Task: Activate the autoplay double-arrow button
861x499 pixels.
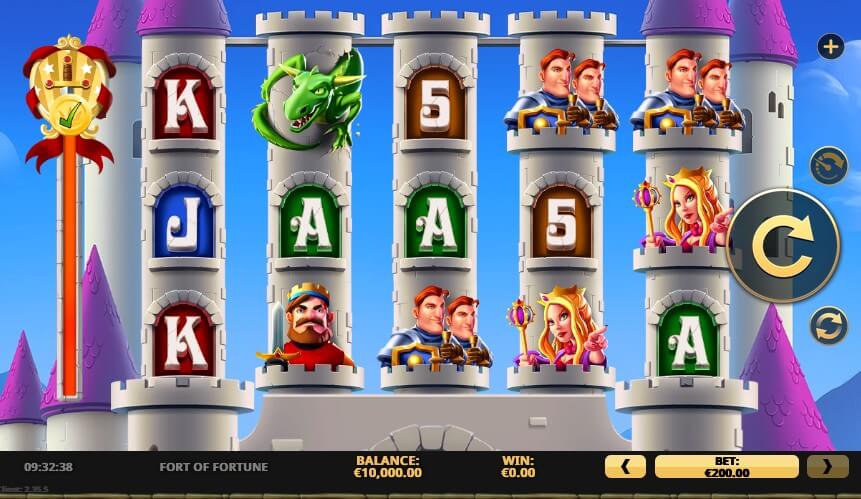Action: (829, 326)
